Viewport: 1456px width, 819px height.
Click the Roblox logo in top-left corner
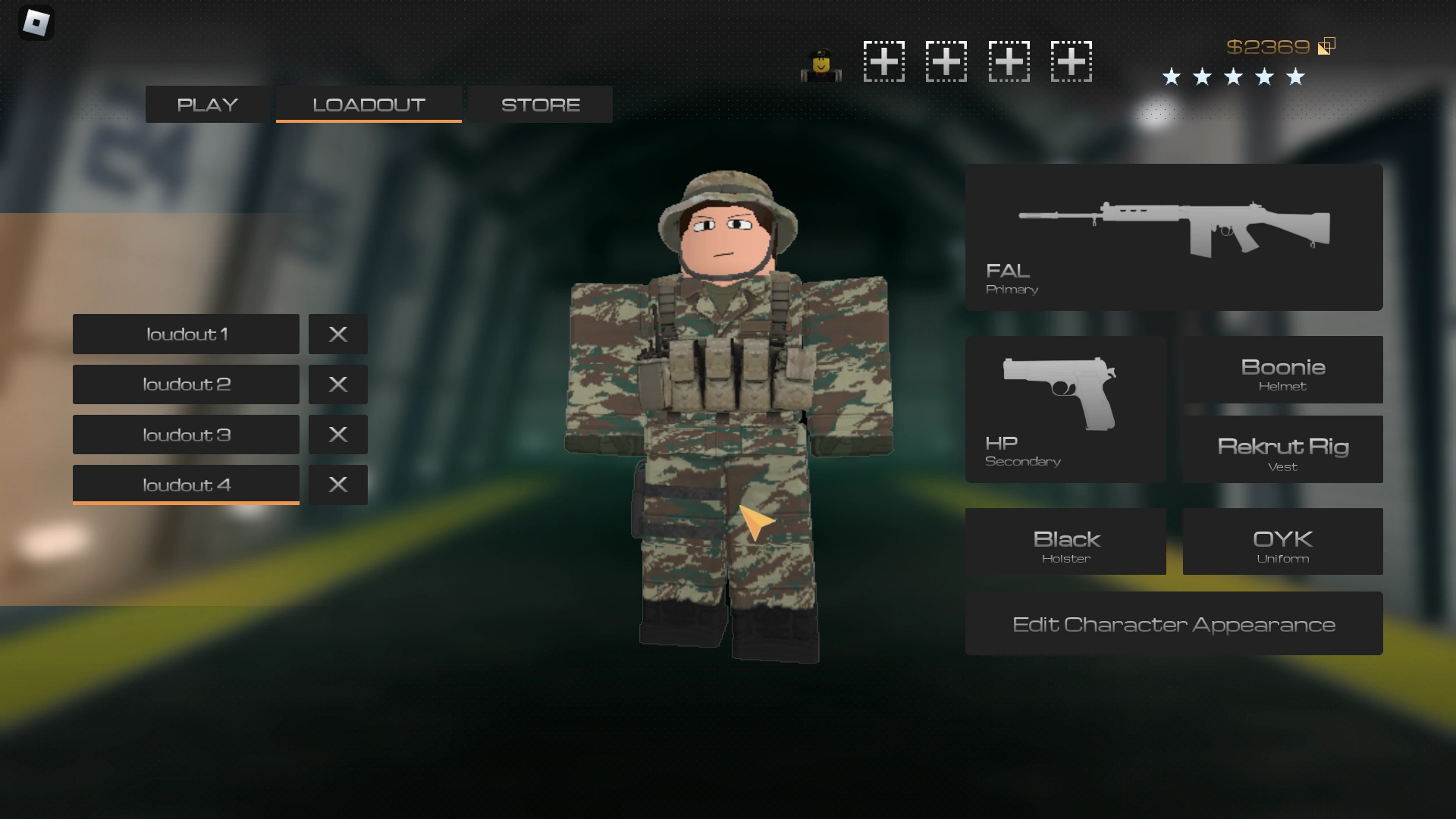pyautogui.click(x=36, y=23)
